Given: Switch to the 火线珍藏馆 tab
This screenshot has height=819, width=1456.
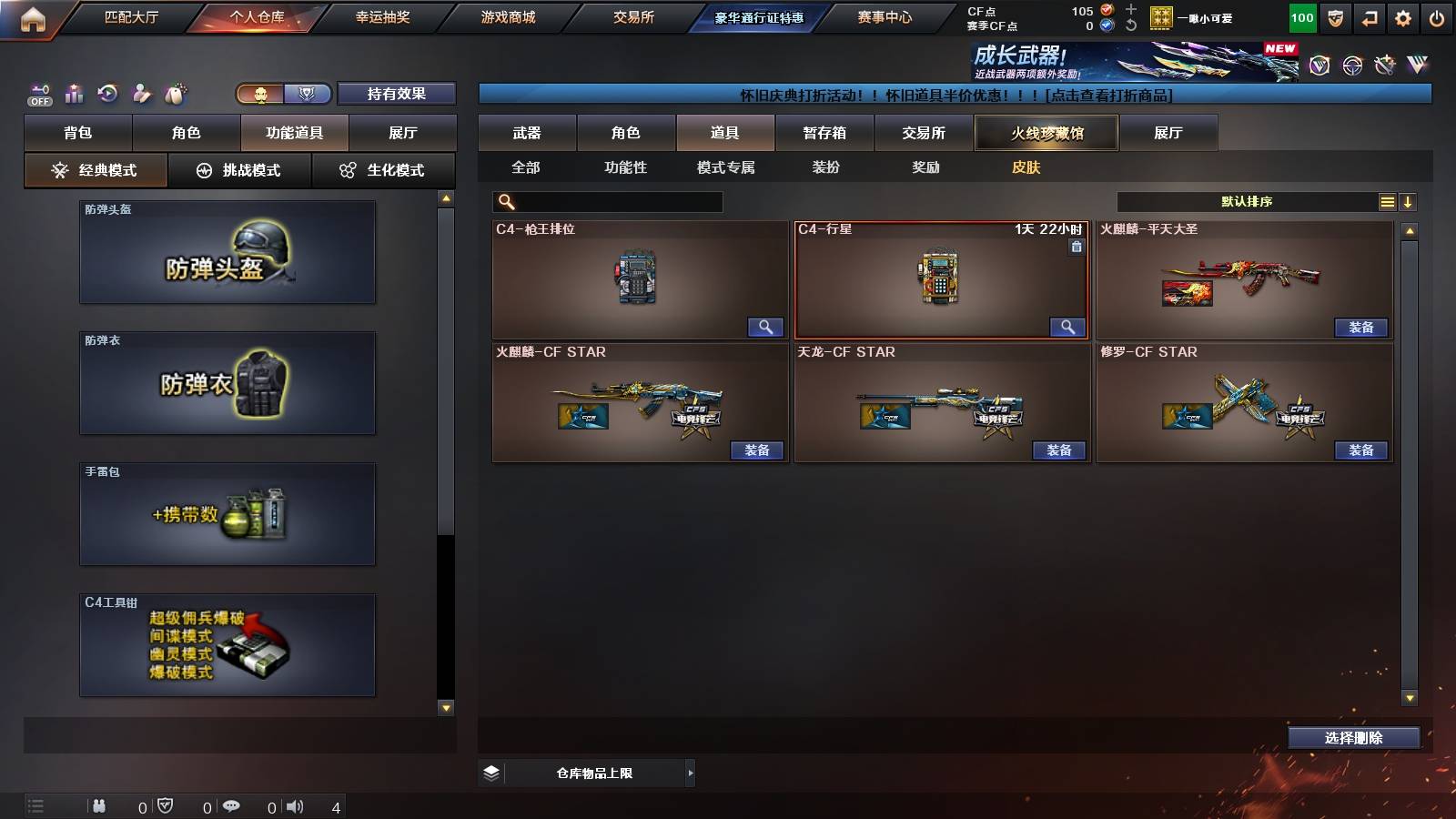Looking at the screenshot, I should (x=1047, y=133).
